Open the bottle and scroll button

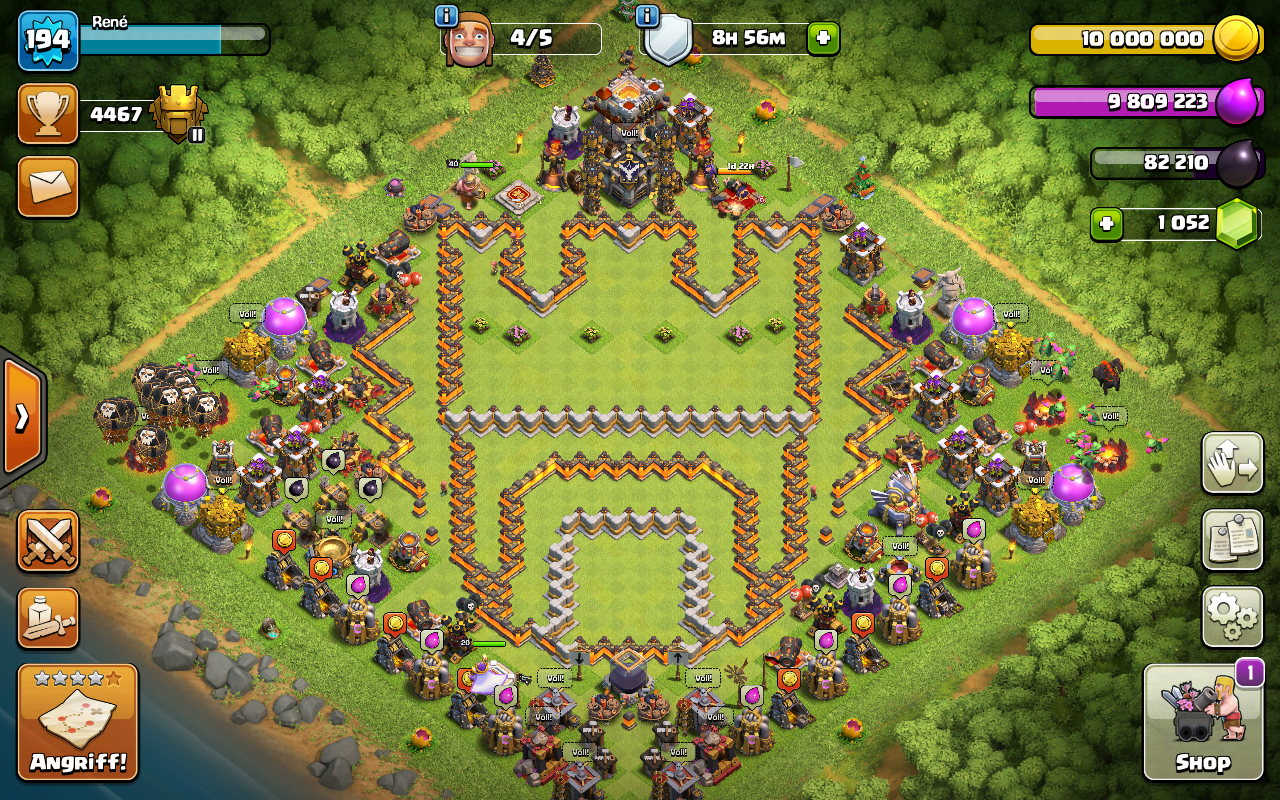pos(48,617)
